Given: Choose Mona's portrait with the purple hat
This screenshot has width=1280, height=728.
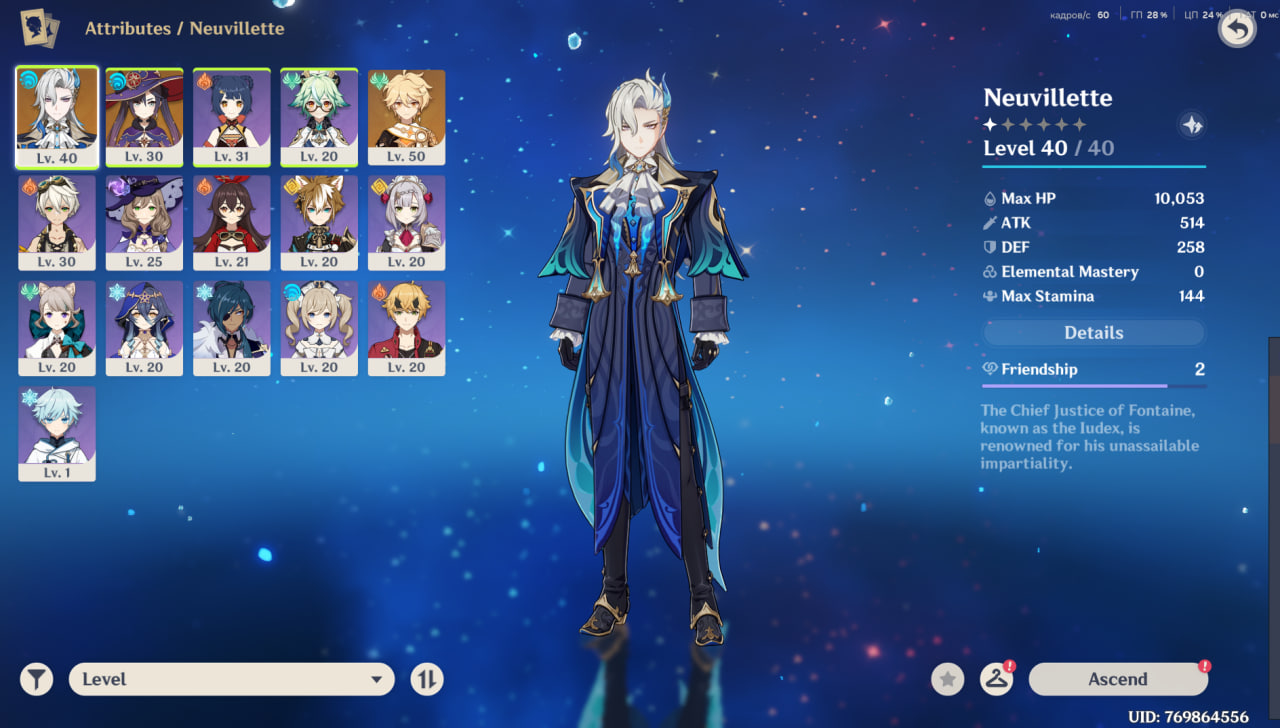Looking at the screenshot, I should point(144,116).
